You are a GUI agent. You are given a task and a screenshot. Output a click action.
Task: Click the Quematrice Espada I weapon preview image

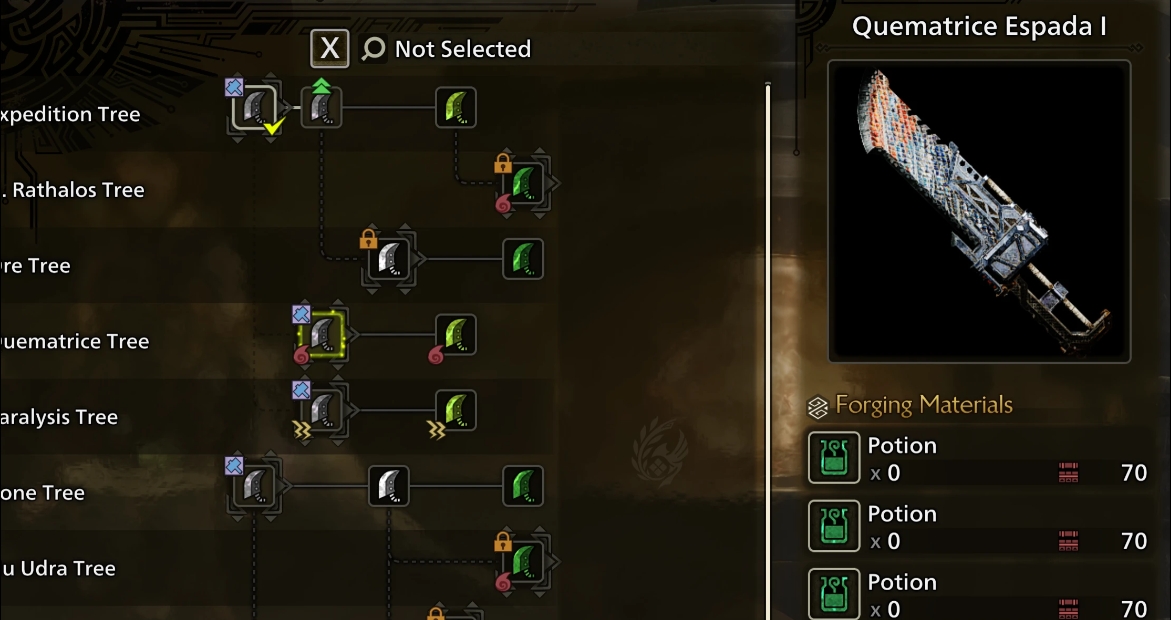coord(979,211)
